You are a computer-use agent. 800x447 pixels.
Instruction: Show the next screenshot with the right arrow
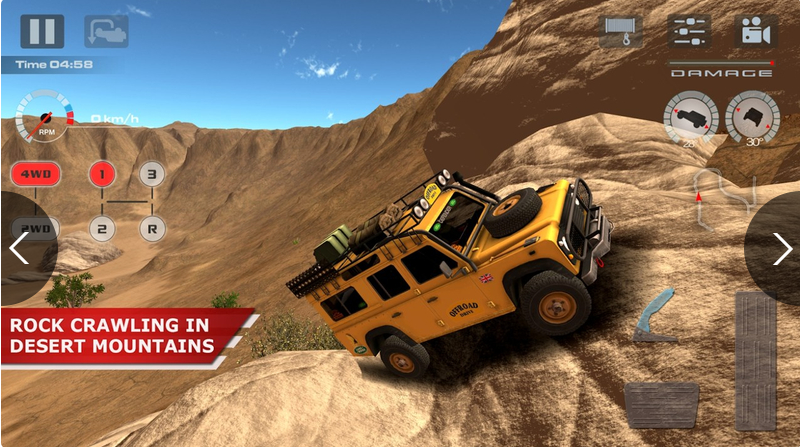coord(781,248)
